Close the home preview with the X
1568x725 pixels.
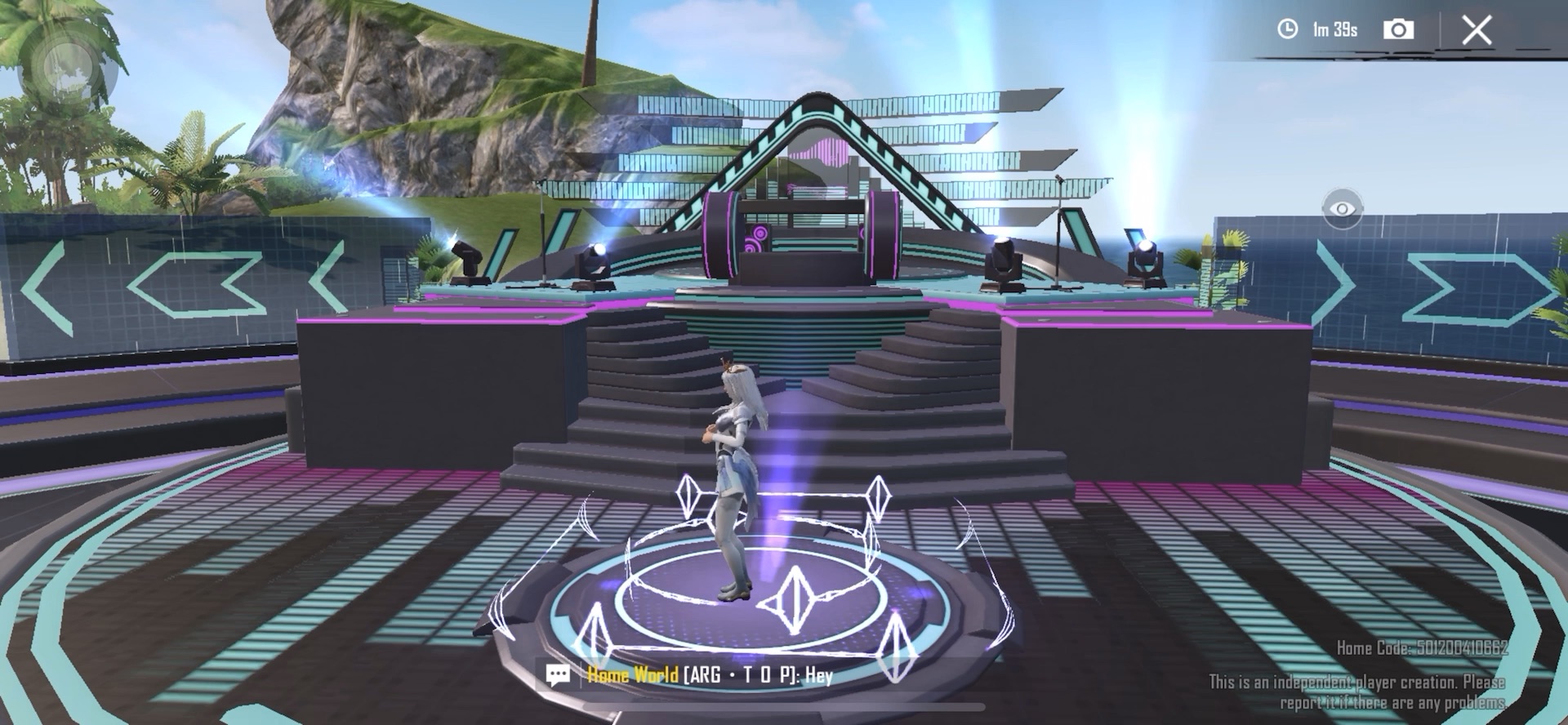click(1477, 30)
